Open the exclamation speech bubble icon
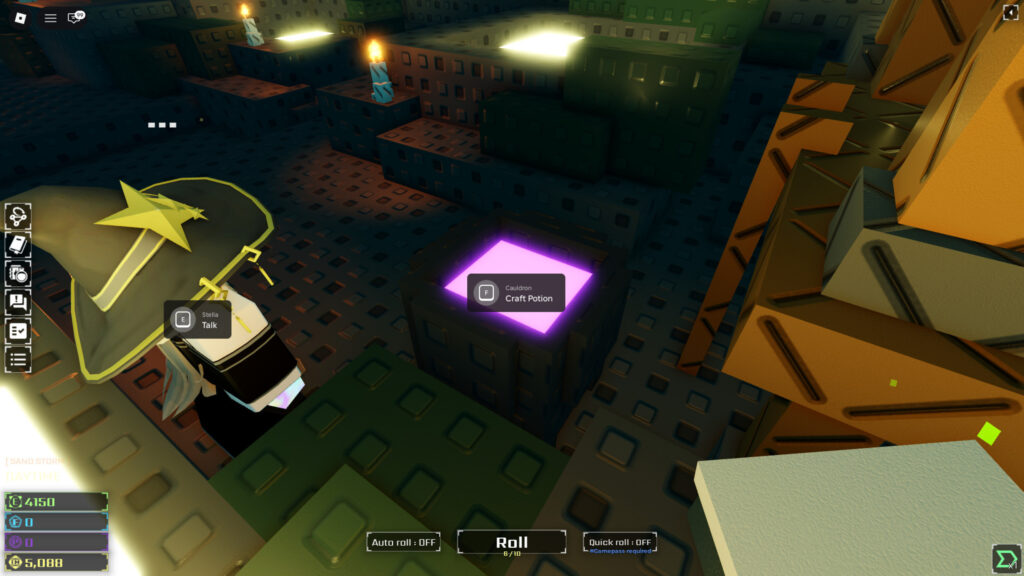Screen dimensions: 1024x576 pos(18,301)
